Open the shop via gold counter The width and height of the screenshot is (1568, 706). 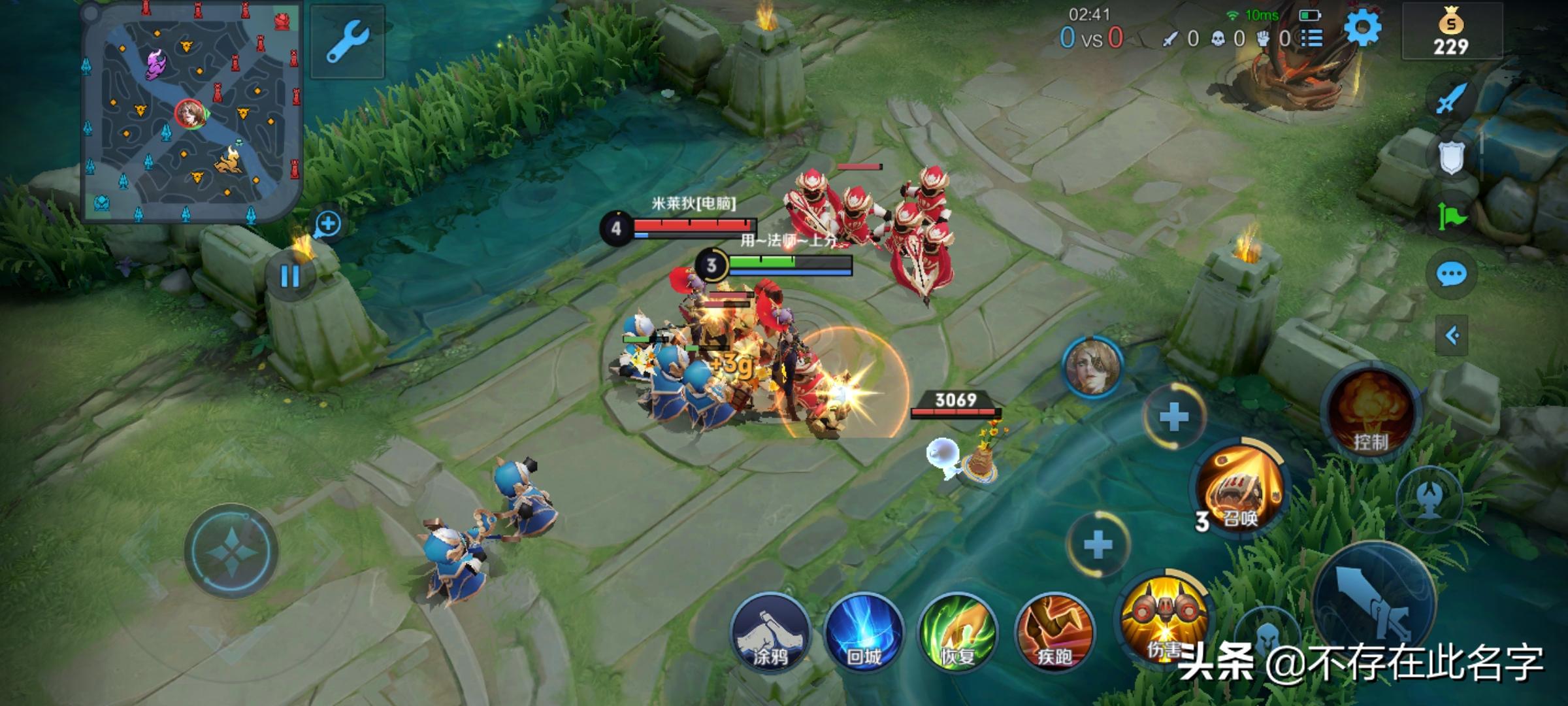click(1451, 33)
